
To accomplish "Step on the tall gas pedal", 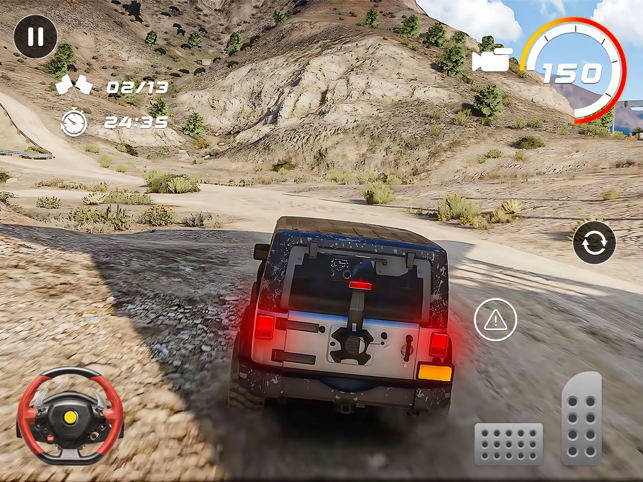I will (582, 418).
